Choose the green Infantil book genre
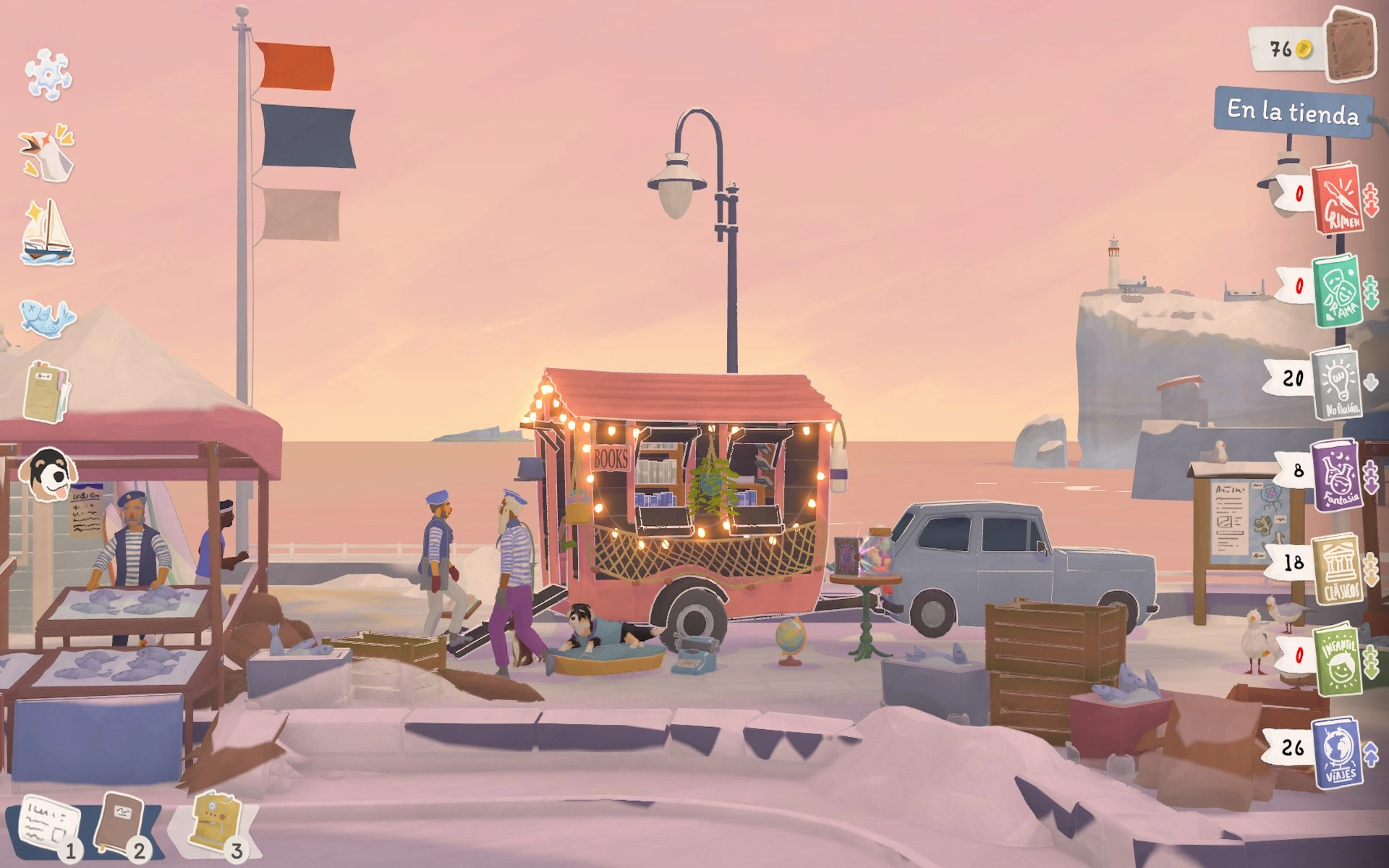 (1335, 658)
